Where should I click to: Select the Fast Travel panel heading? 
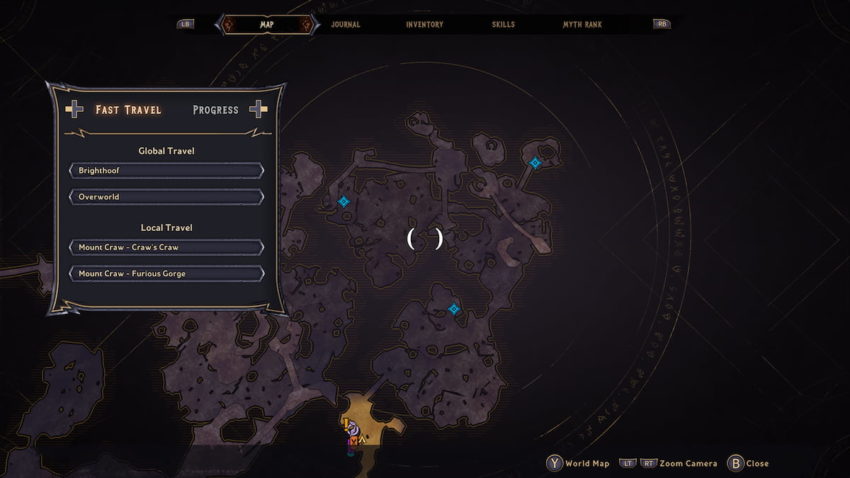click(x=128, y=110)
